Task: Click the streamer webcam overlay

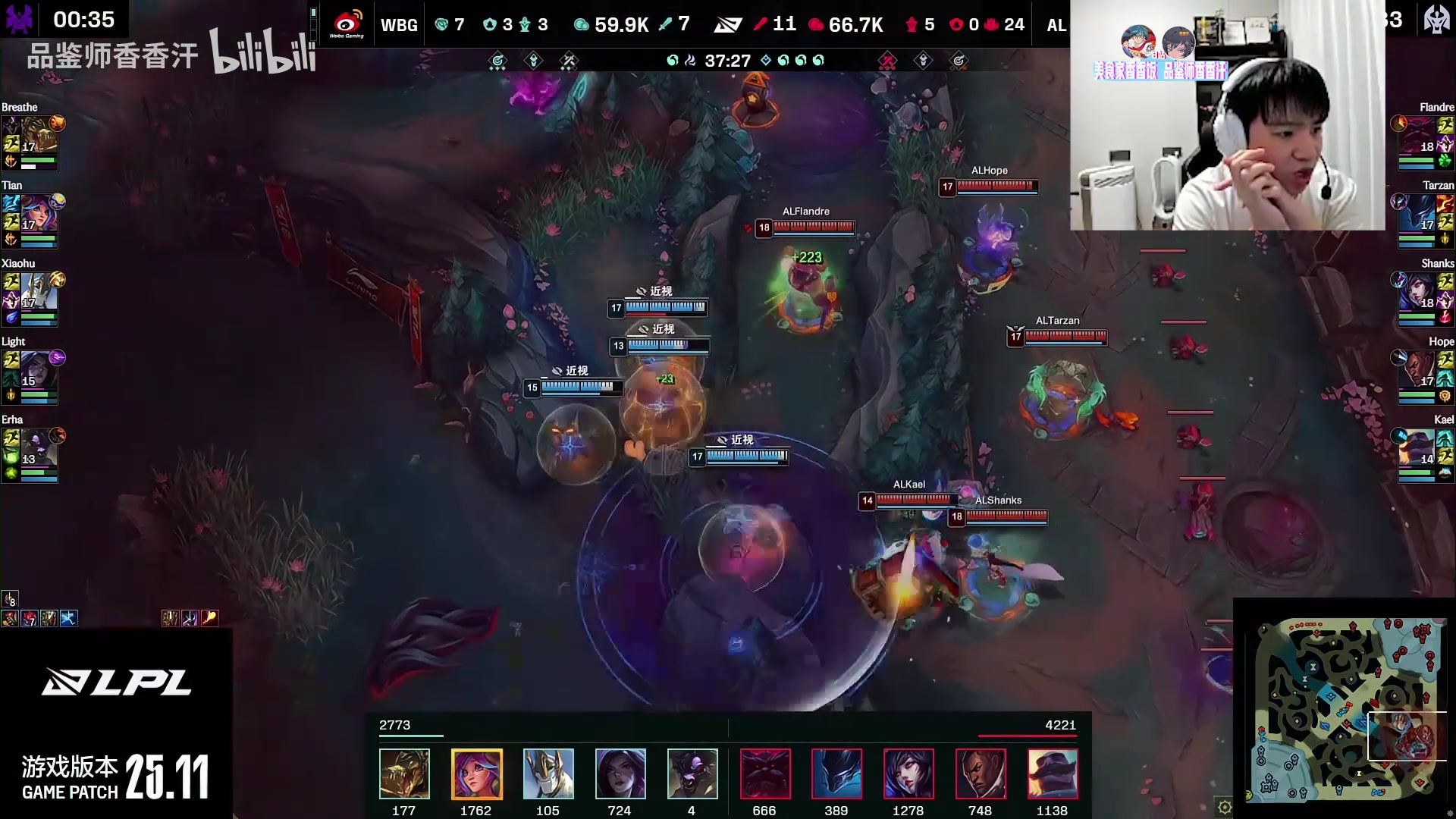Action: (x=1227, y=115)
